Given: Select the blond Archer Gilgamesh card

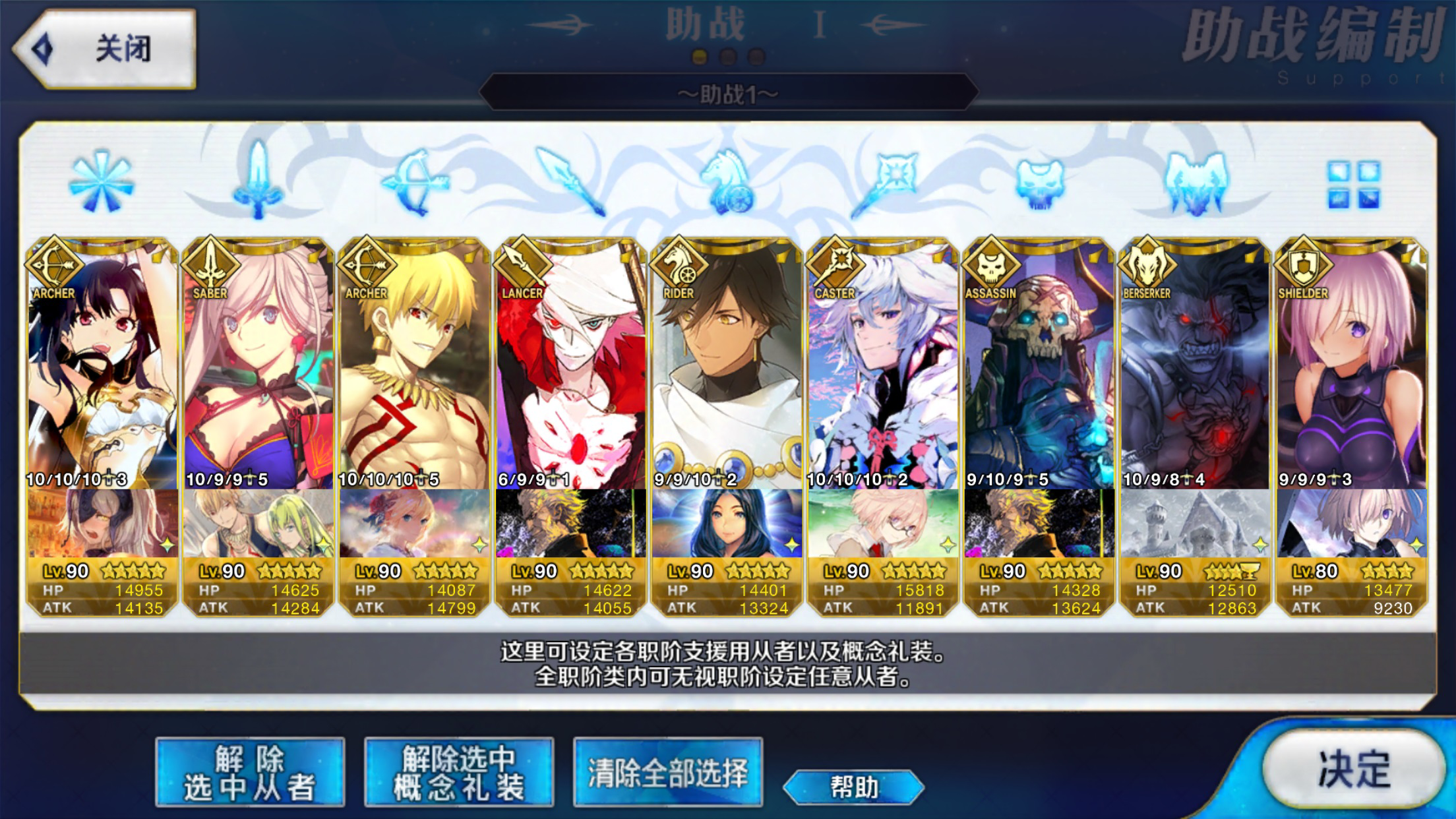Looking at the screenshot, I should (x=414, y=369).
